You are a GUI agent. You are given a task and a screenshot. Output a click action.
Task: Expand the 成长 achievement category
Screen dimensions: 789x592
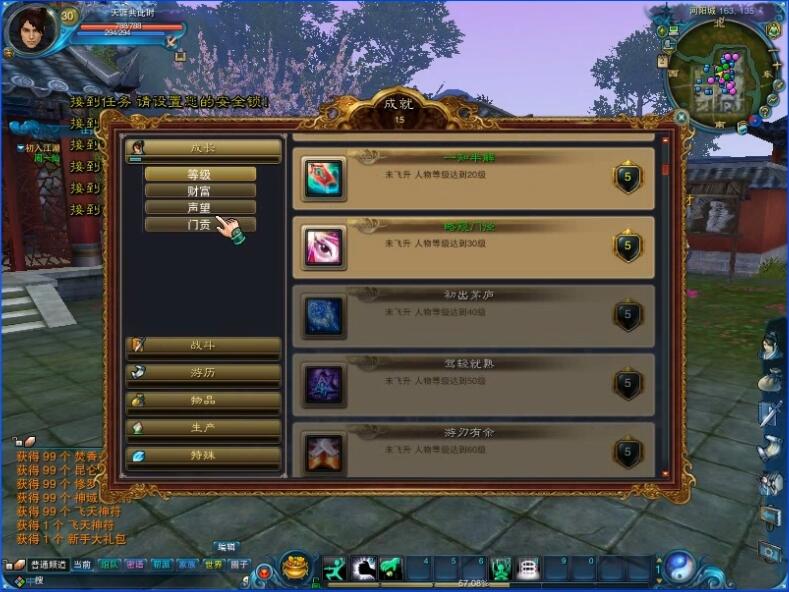[x=203, y=148]
